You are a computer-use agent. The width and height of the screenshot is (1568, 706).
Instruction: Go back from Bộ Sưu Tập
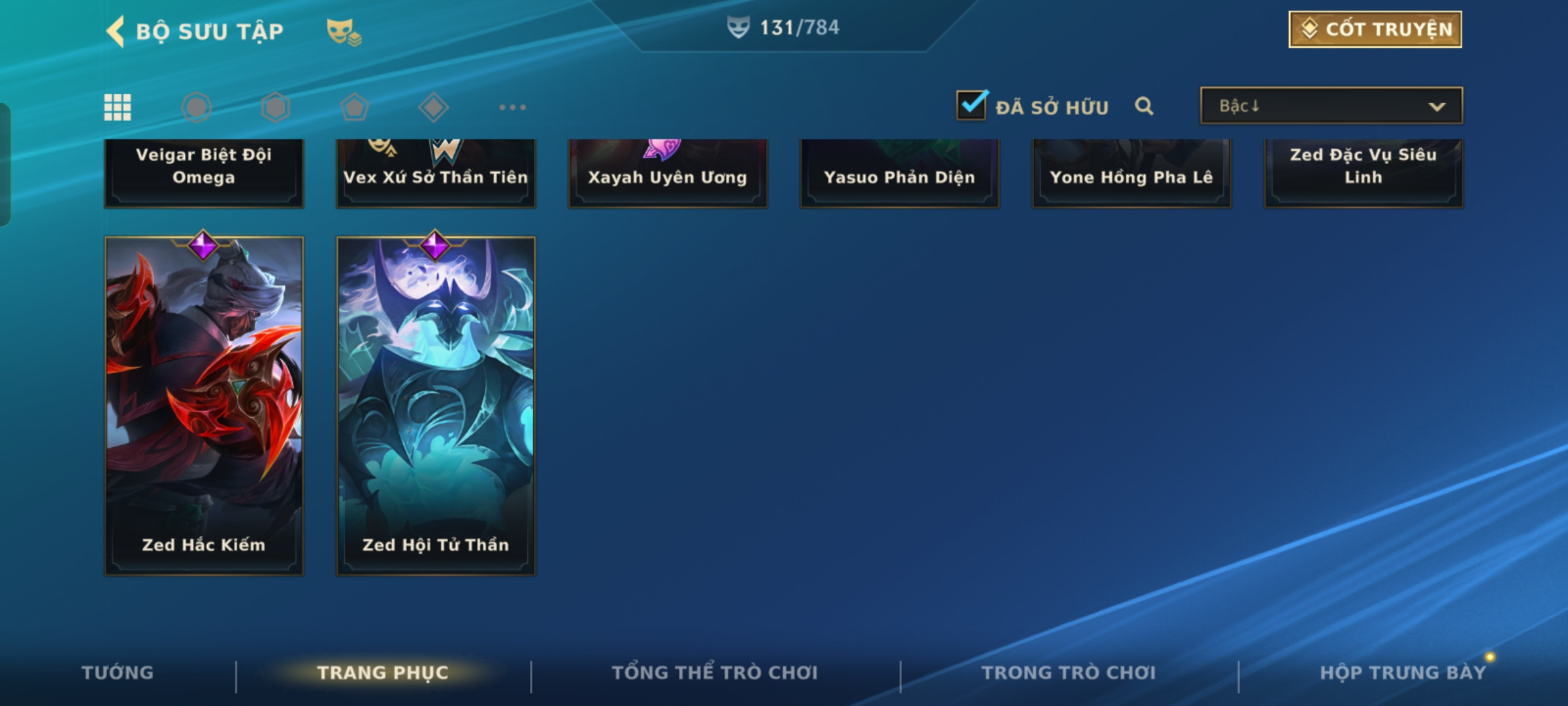(116, 31)
